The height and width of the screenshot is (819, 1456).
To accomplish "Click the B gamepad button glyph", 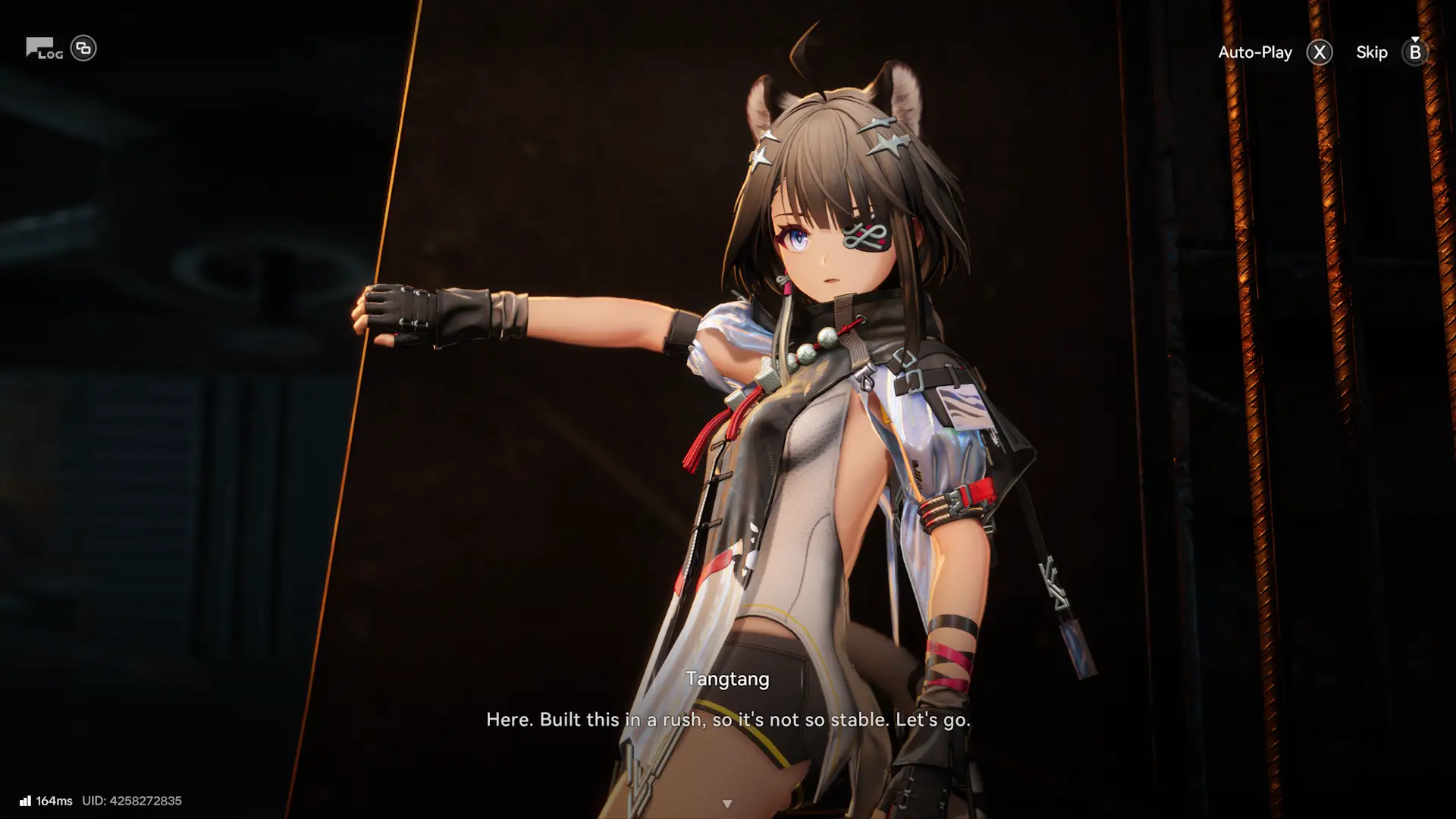I will tap(1414, 53).
